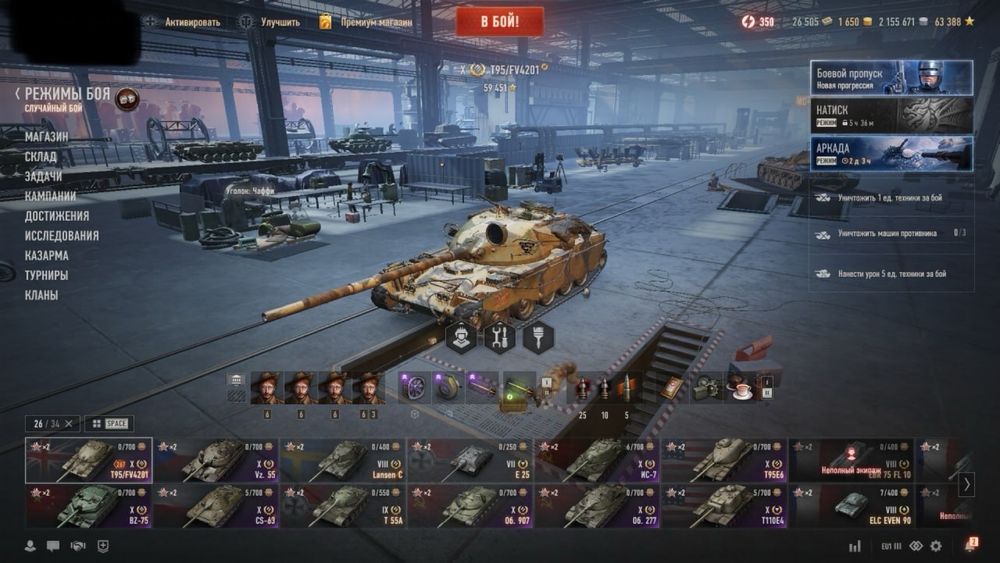This screenshot has height=563, width=1000.
Task: Open the Боевой пропуск battle pass banner
Action: click(x=891, y=77)
